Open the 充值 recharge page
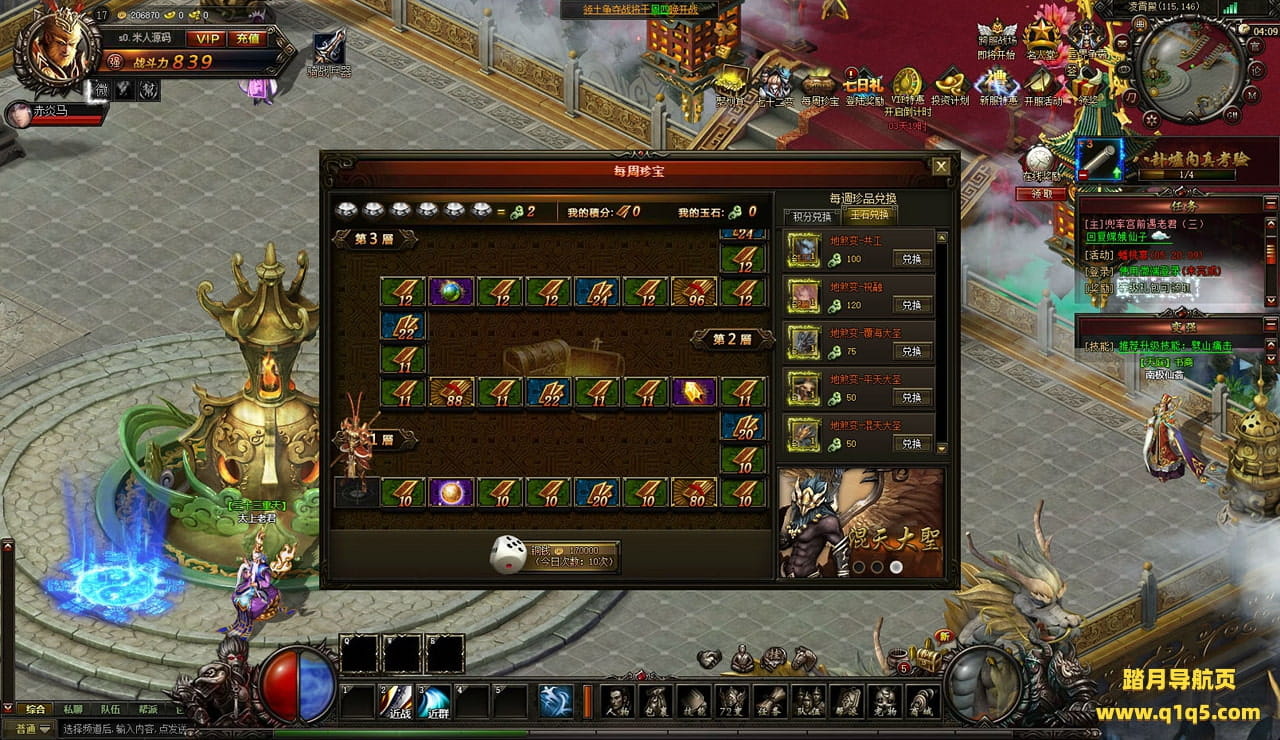1280x740 pixels. coord(247,38)
